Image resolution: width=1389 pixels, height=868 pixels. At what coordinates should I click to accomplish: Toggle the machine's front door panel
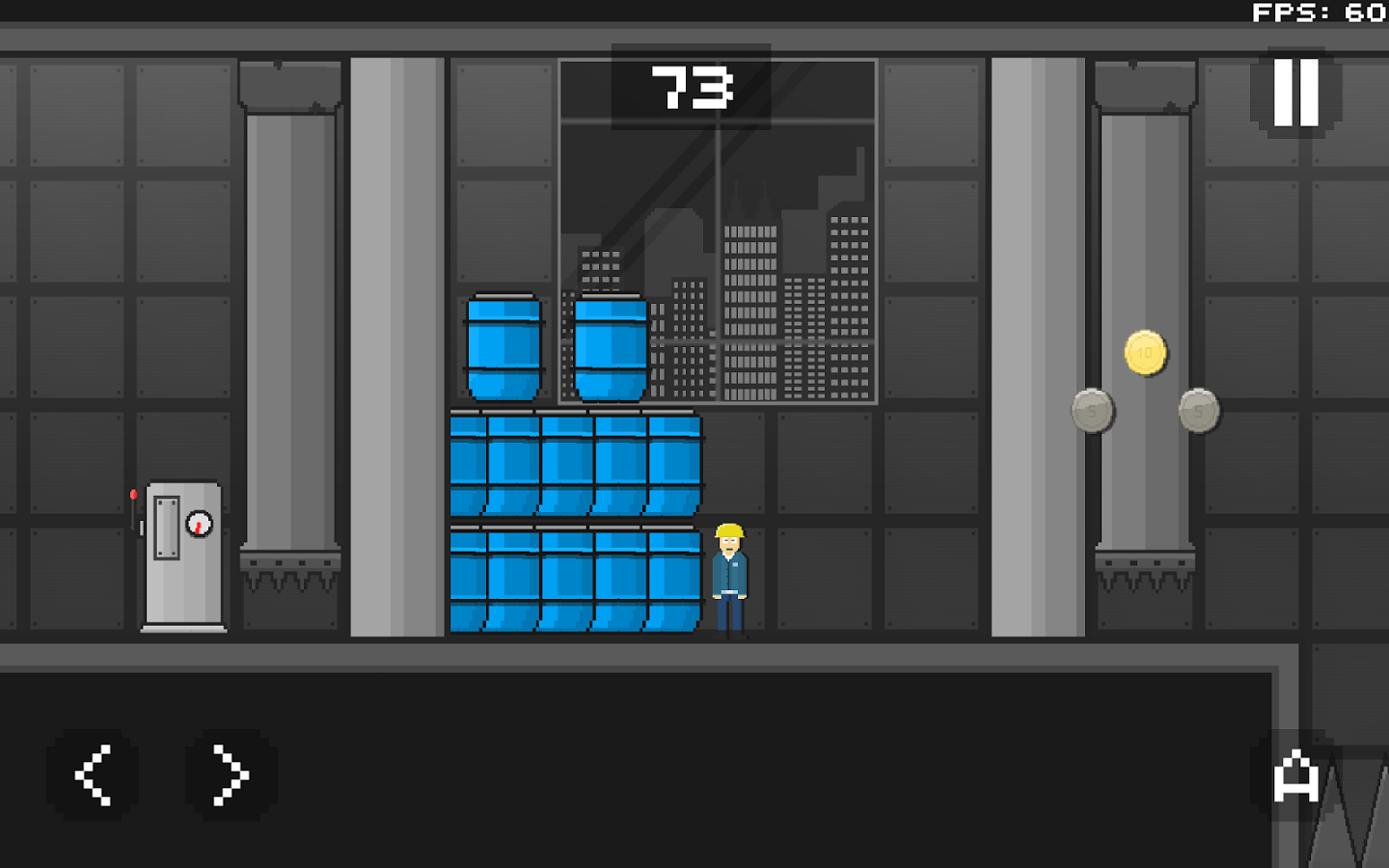point(166,529)
